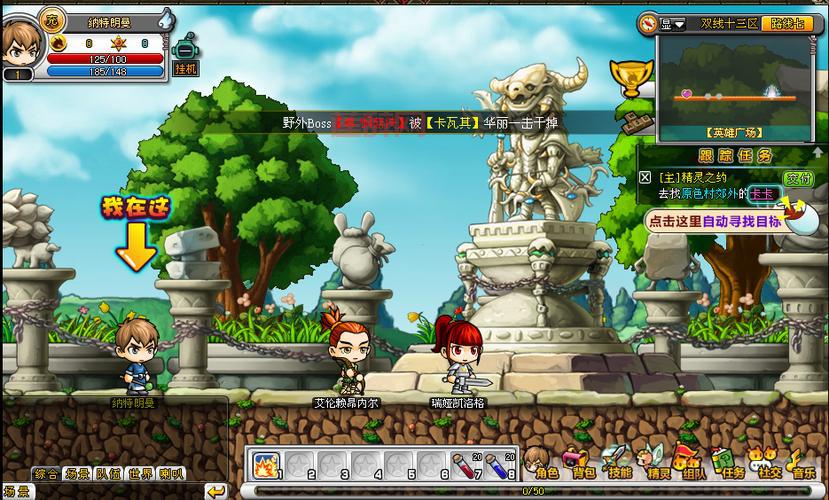Click the 自动寻找目标 auto-pathfind prompt
Image resolution: width=829 pixels, height=500 pixels.
pos(714,222)
